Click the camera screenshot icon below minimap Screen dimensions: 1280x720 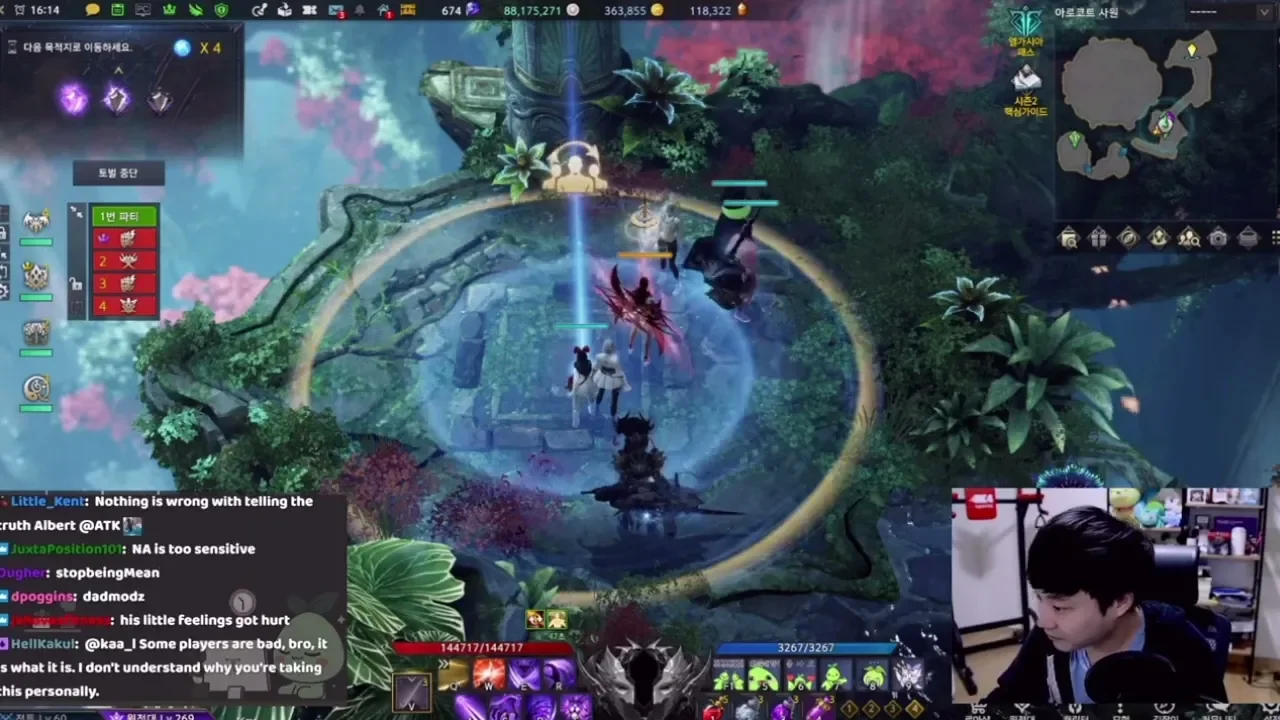tap(1218, 238)
